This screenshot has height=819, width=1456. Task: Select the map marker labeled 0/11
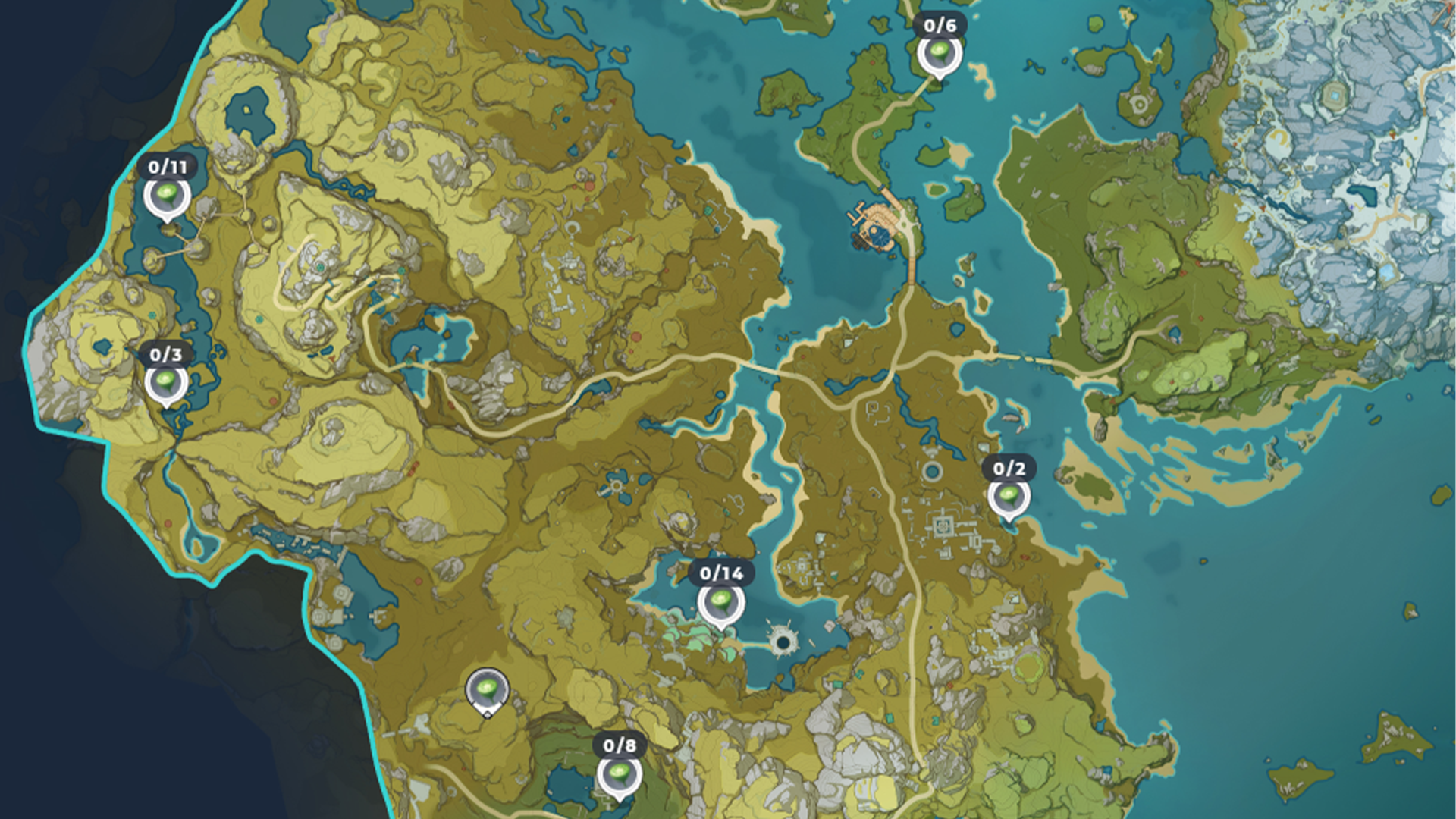168,197
